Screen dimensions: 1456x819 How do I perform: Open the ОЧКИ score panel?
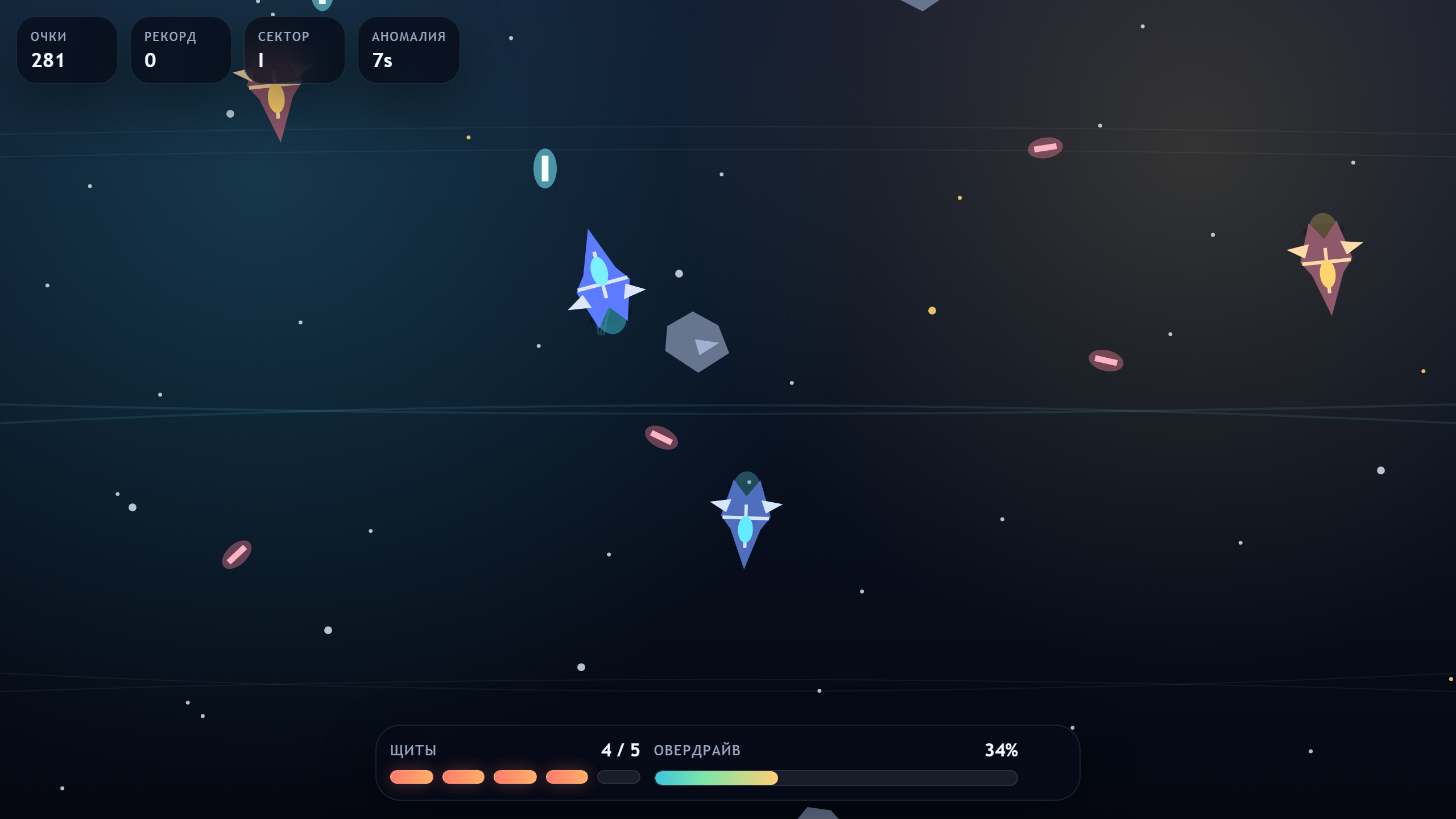pos(67,49)
